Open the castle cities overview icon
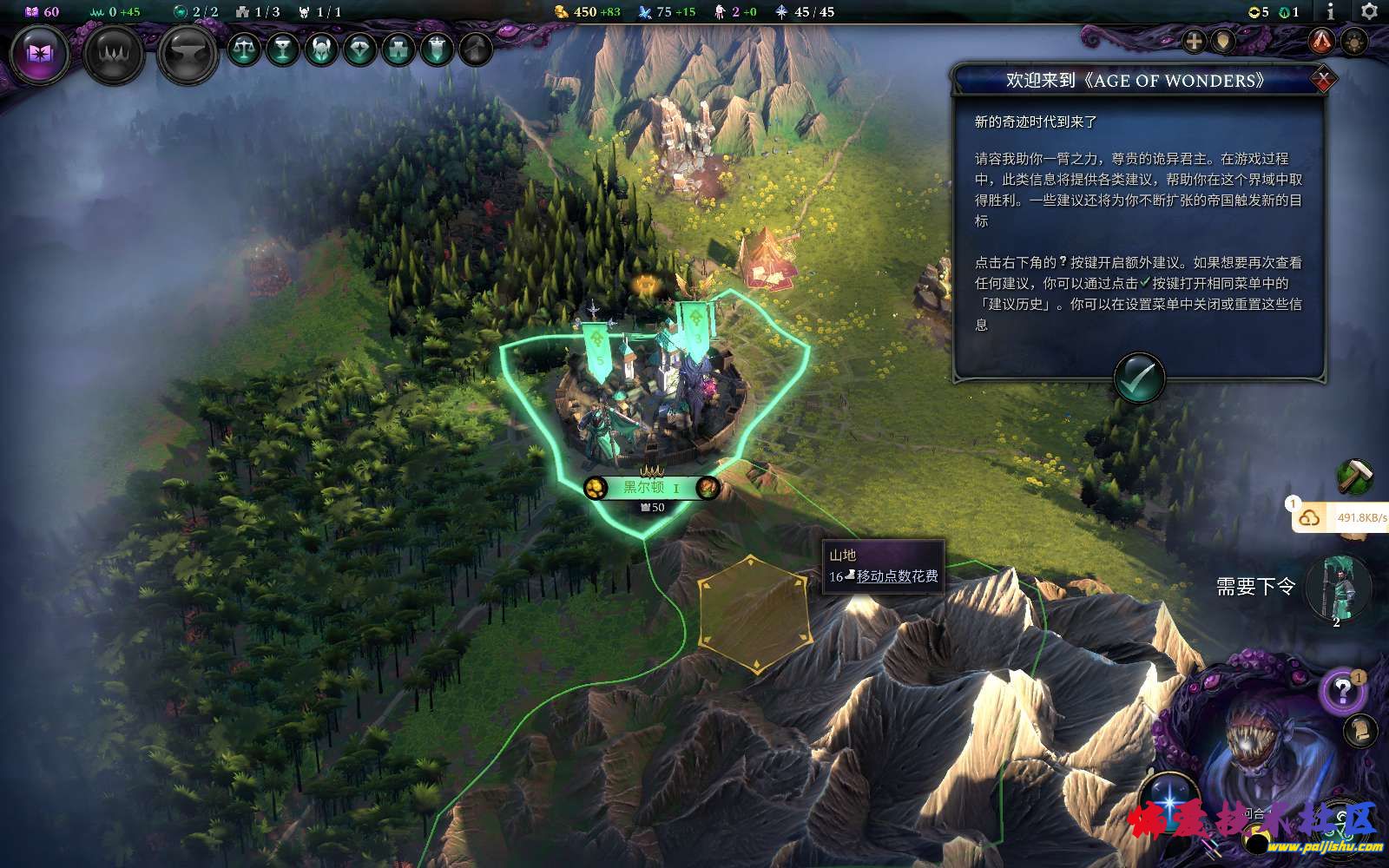The height and width of the screenshot is (868, 1389). [x=398, y=49]
